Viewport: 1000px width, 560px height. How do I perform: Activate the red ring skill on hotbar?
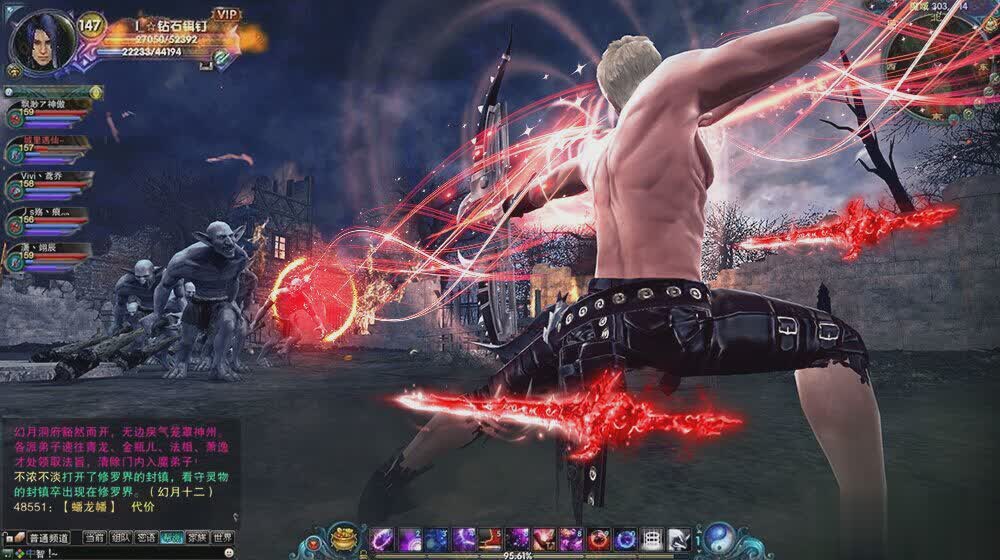(598, 539)
